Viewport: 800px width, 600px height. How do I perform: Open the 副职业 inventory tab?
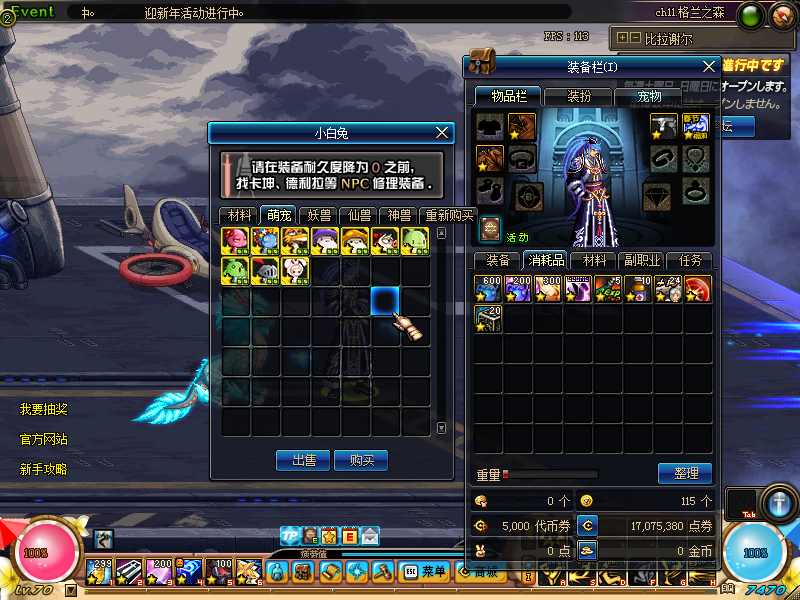(x=642, y=260)
